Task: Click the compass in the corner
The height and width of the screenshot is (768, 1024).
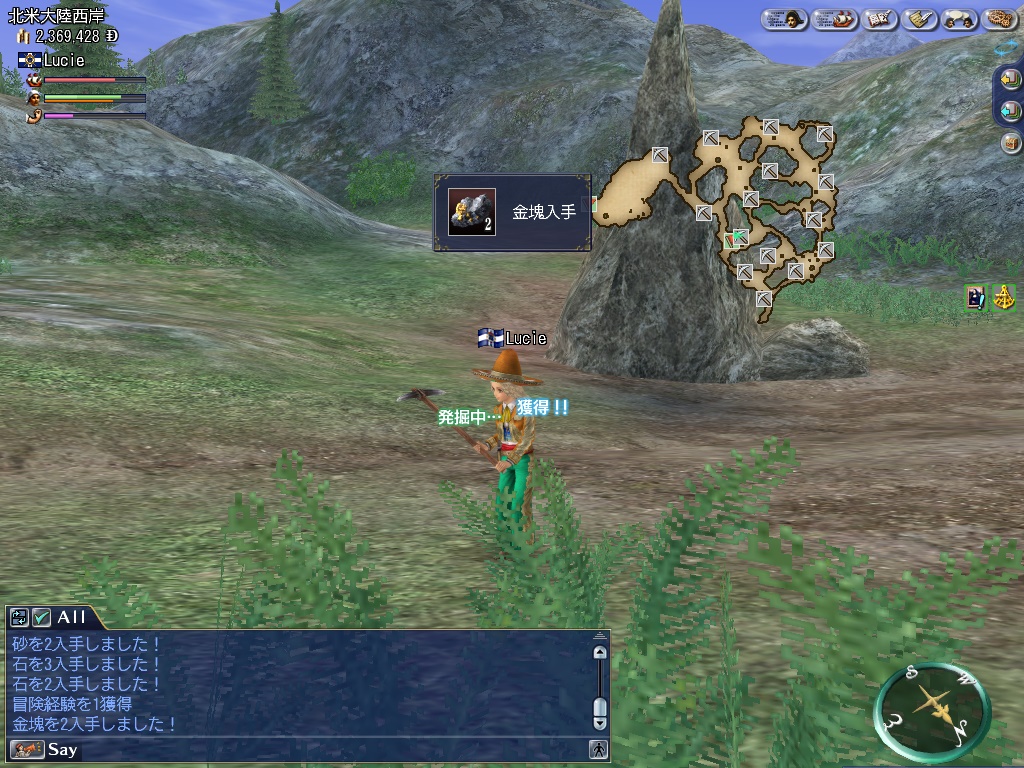Action: [932, 711]
